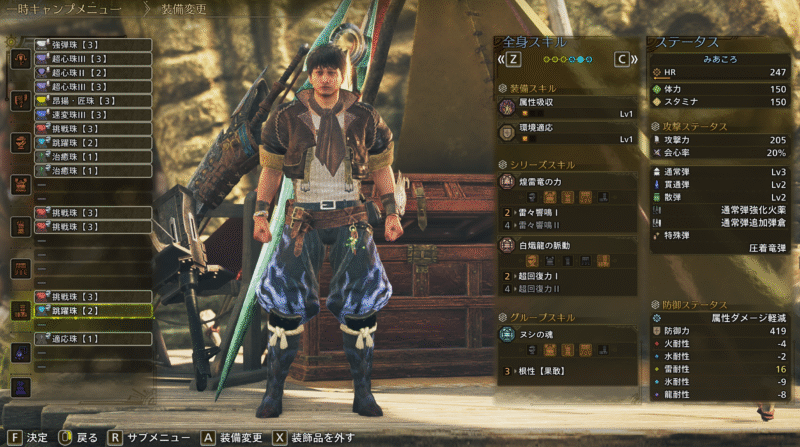This screenshot has width=800, height=447.
Task: Click the highlighted 跳躍珠【2】 decoration
Action: [92, 311]
